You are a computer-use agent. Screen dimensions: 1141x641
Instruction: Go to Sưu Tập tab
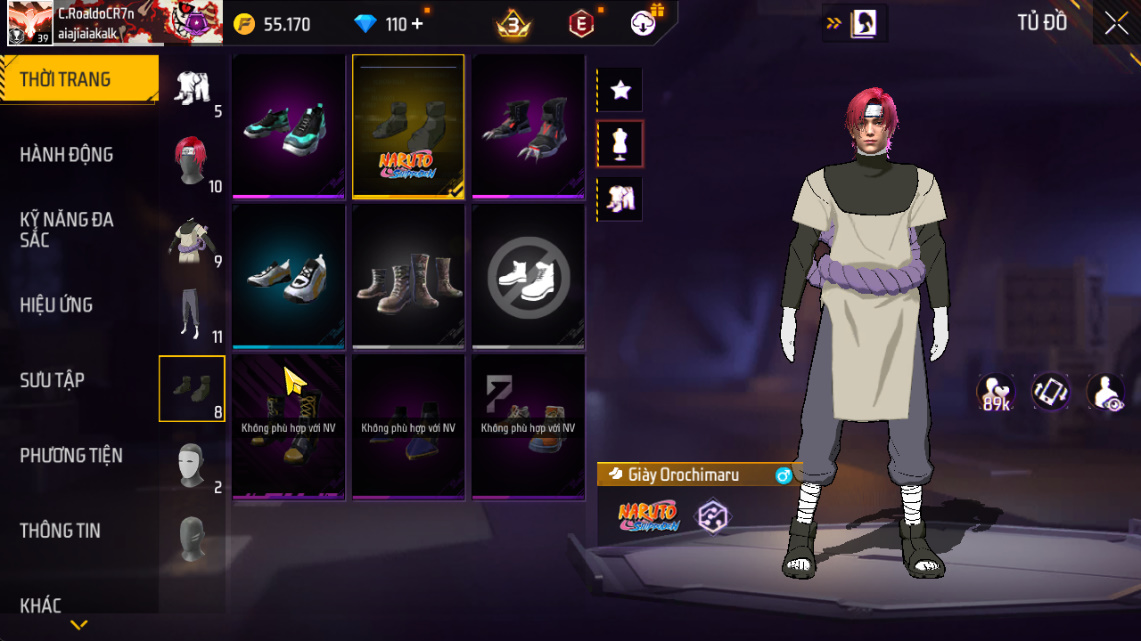[x=52, y=380]
